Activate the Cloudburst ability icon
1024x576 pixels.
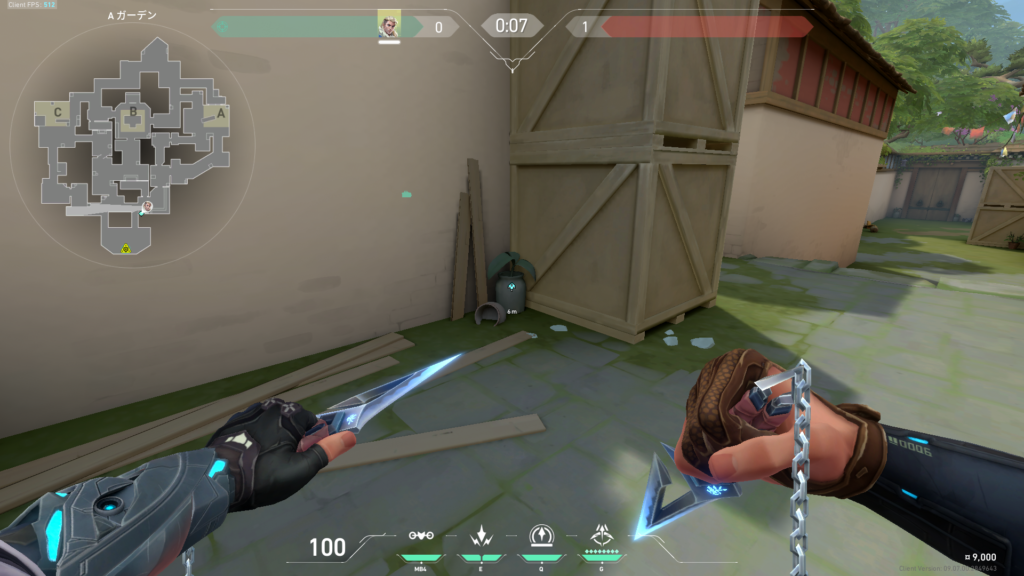pyautogui.click(x=421, y=536)
